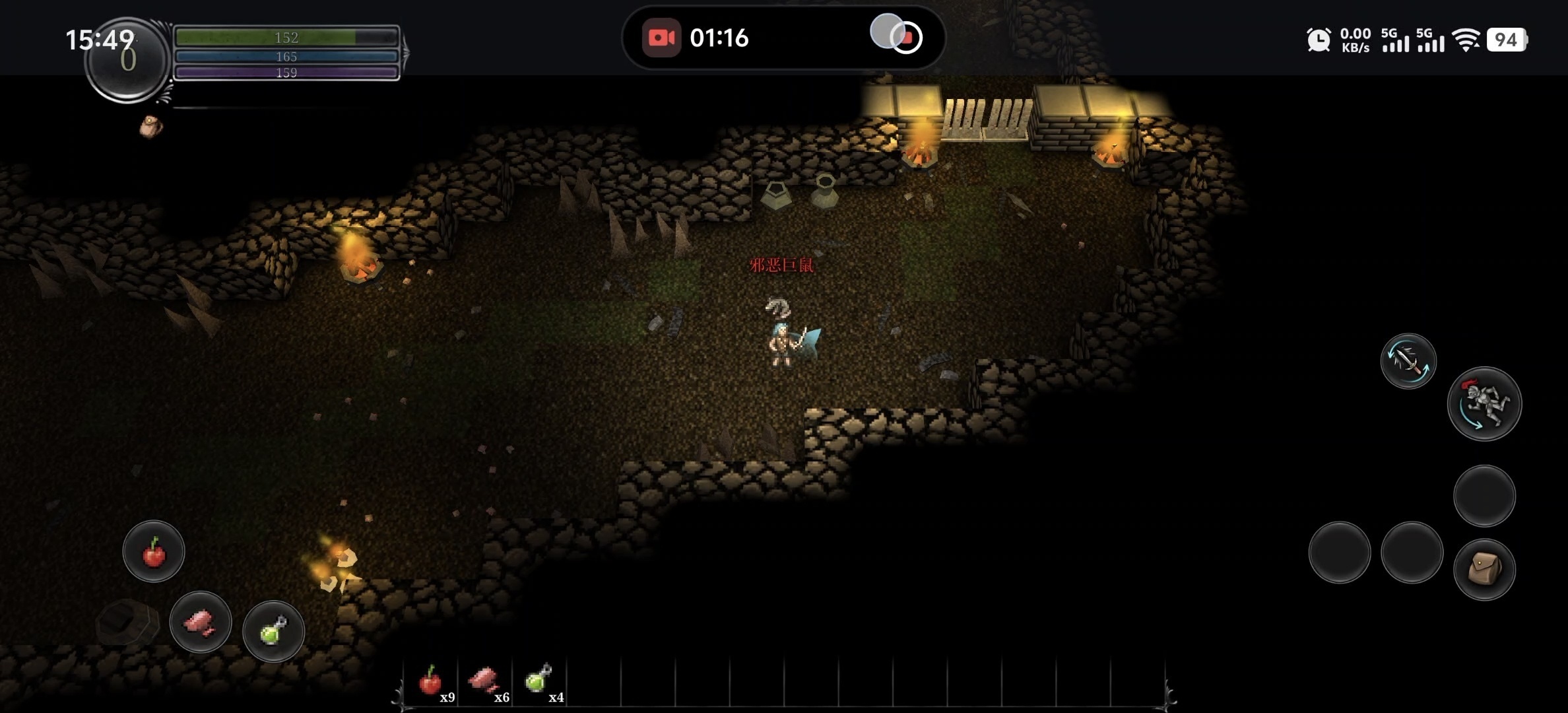The image size is (1568, 713).
Task: Open the character portrait orb
Action: tap(127, 61)
